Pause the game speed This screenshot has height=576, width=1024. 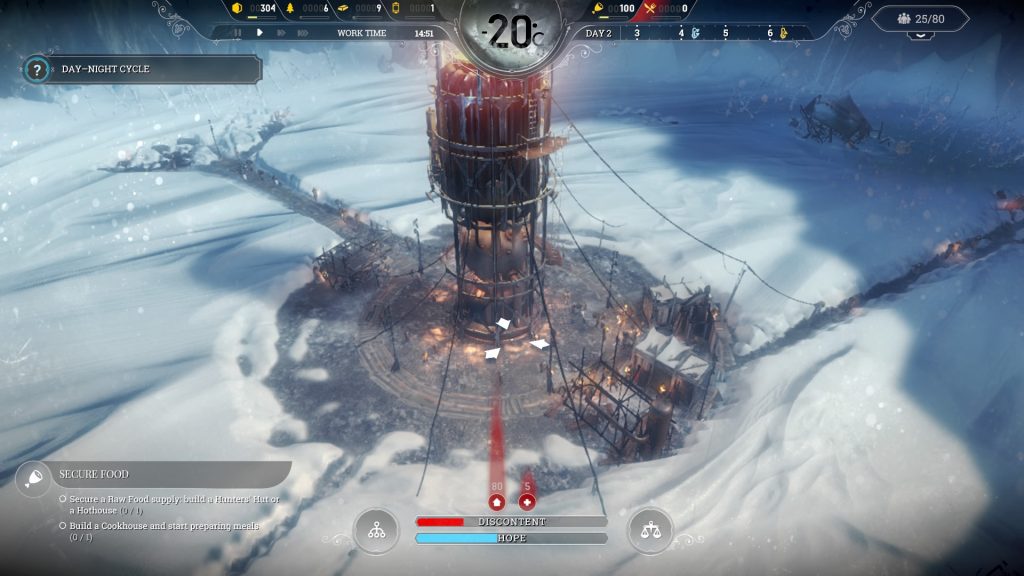[x=238, y=33]
